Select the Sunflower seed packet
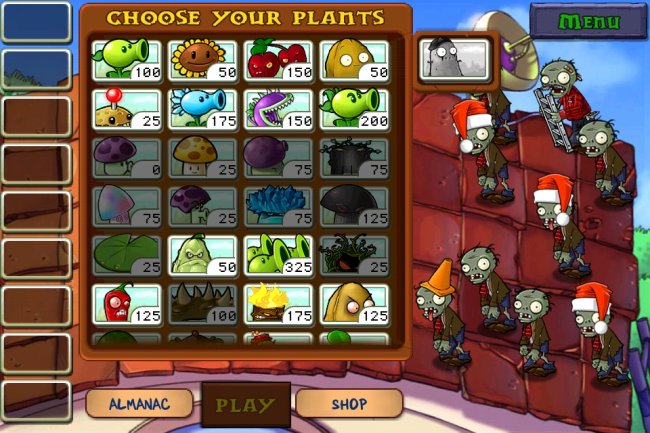Viewport: 650px width, 433px height. (202, 60)
